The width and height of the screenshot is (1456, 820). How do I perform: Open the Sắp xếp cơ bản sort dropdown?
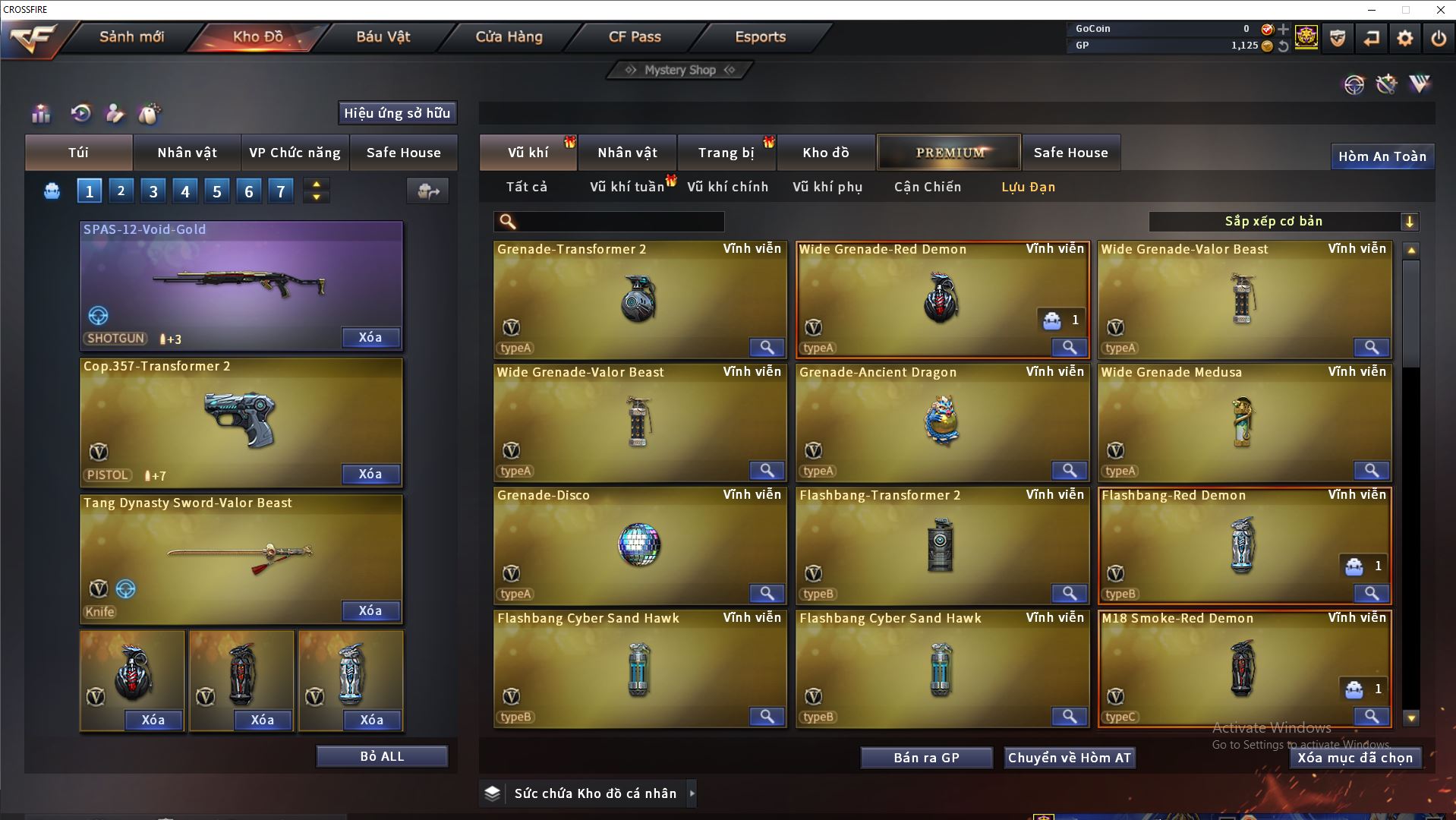coord(1283,221)
